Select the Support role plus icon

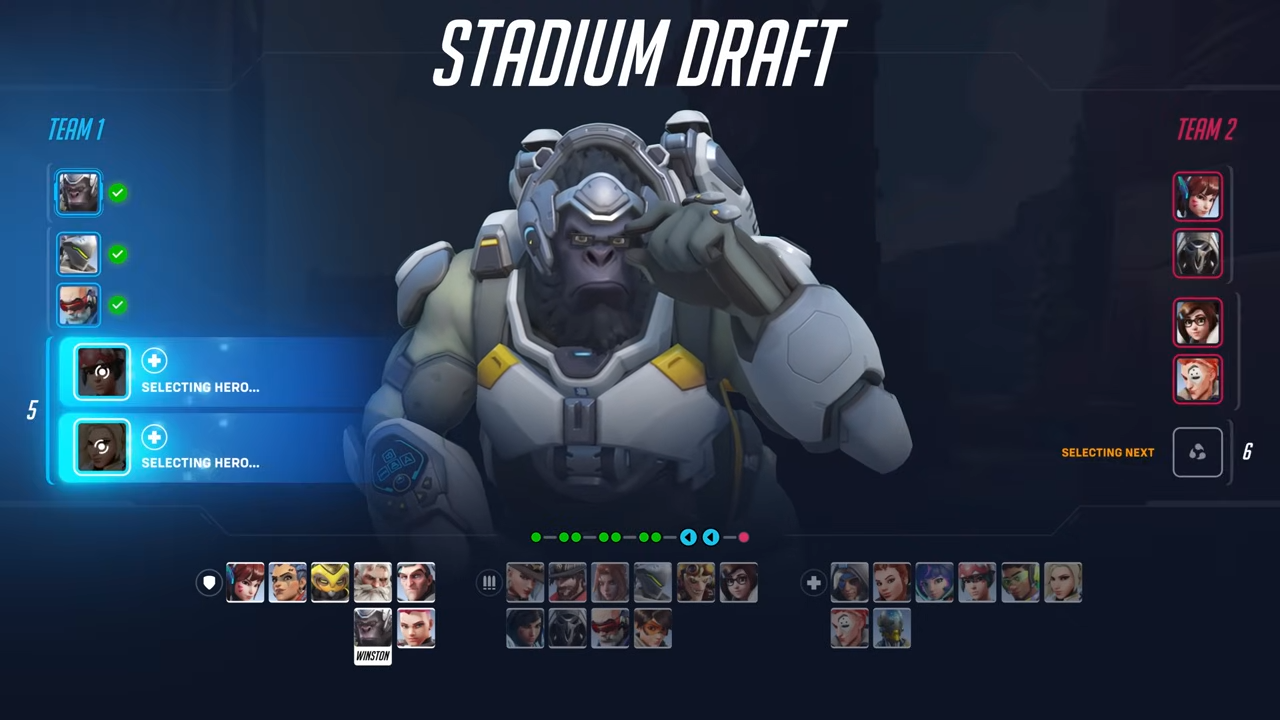tap(813, 583)
